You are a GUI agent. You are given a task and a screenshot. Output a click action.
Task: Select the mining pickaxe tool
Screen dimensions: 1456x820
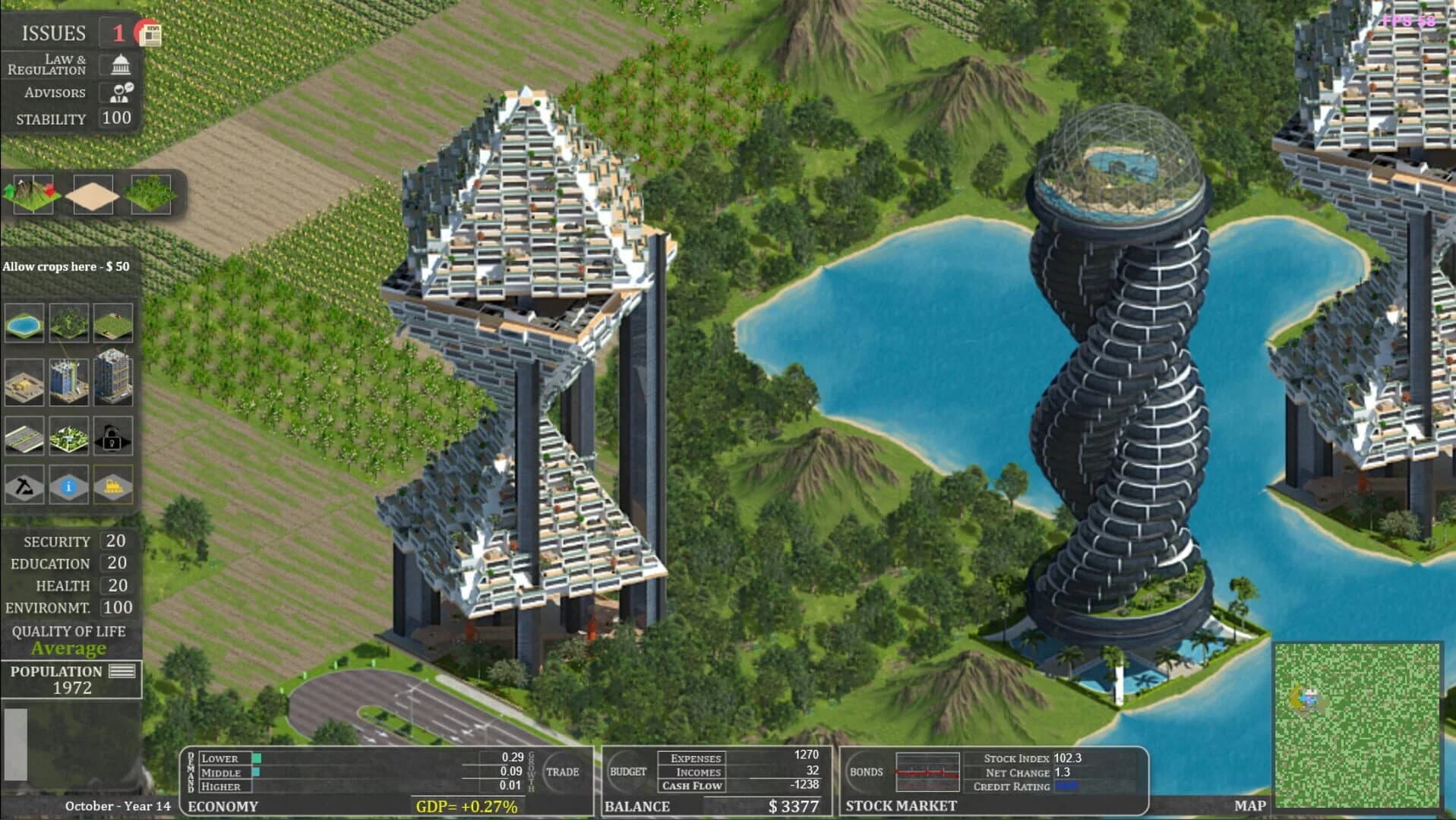pyautogui.click(x=23, y=486)
